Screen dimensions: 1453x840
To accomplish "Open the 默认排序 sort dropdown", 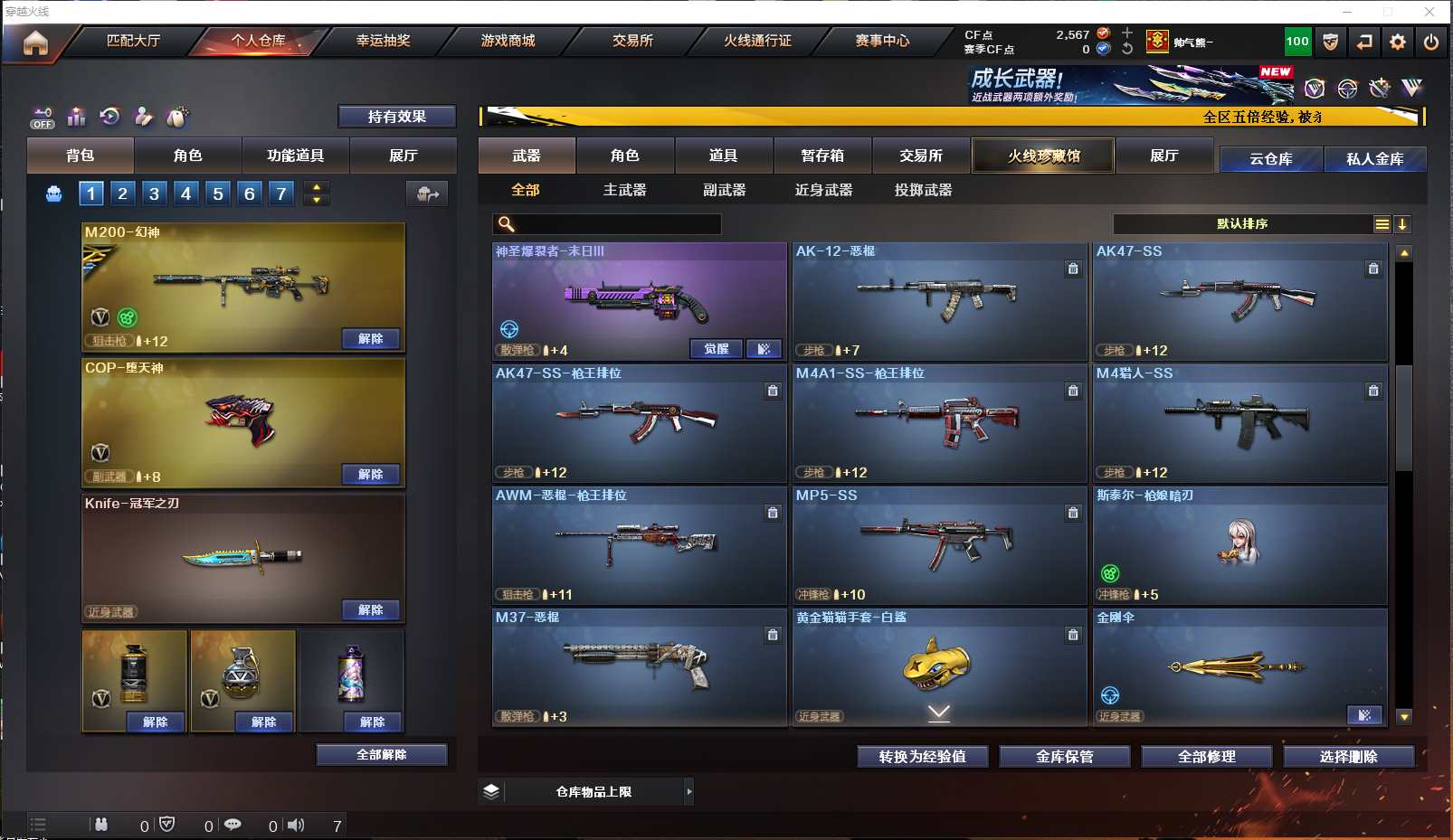I will pos(1242,224).
